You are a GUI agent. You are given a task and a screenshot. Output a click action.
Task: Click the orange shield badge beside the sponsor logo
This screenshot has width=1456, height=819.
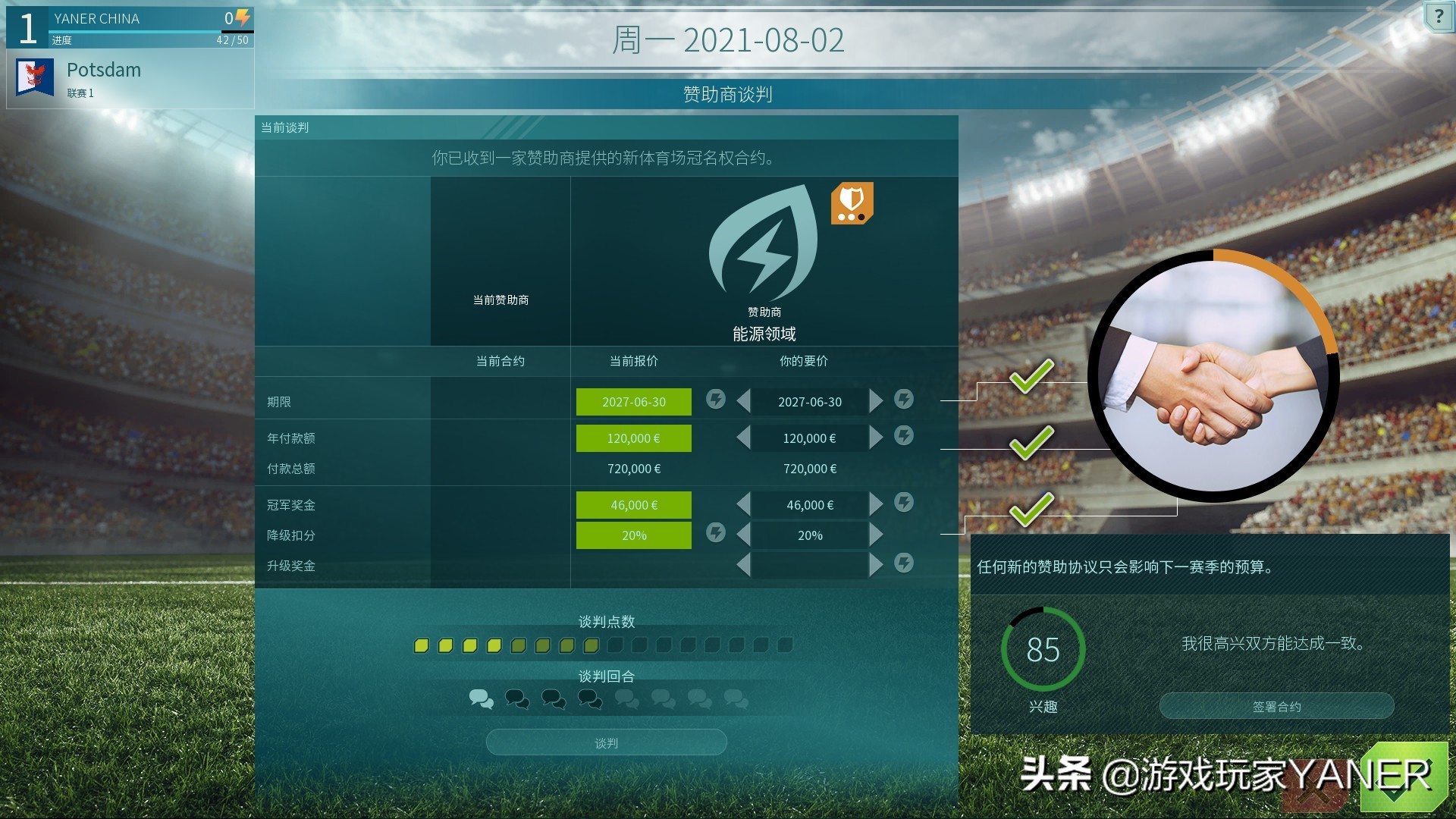852,203
